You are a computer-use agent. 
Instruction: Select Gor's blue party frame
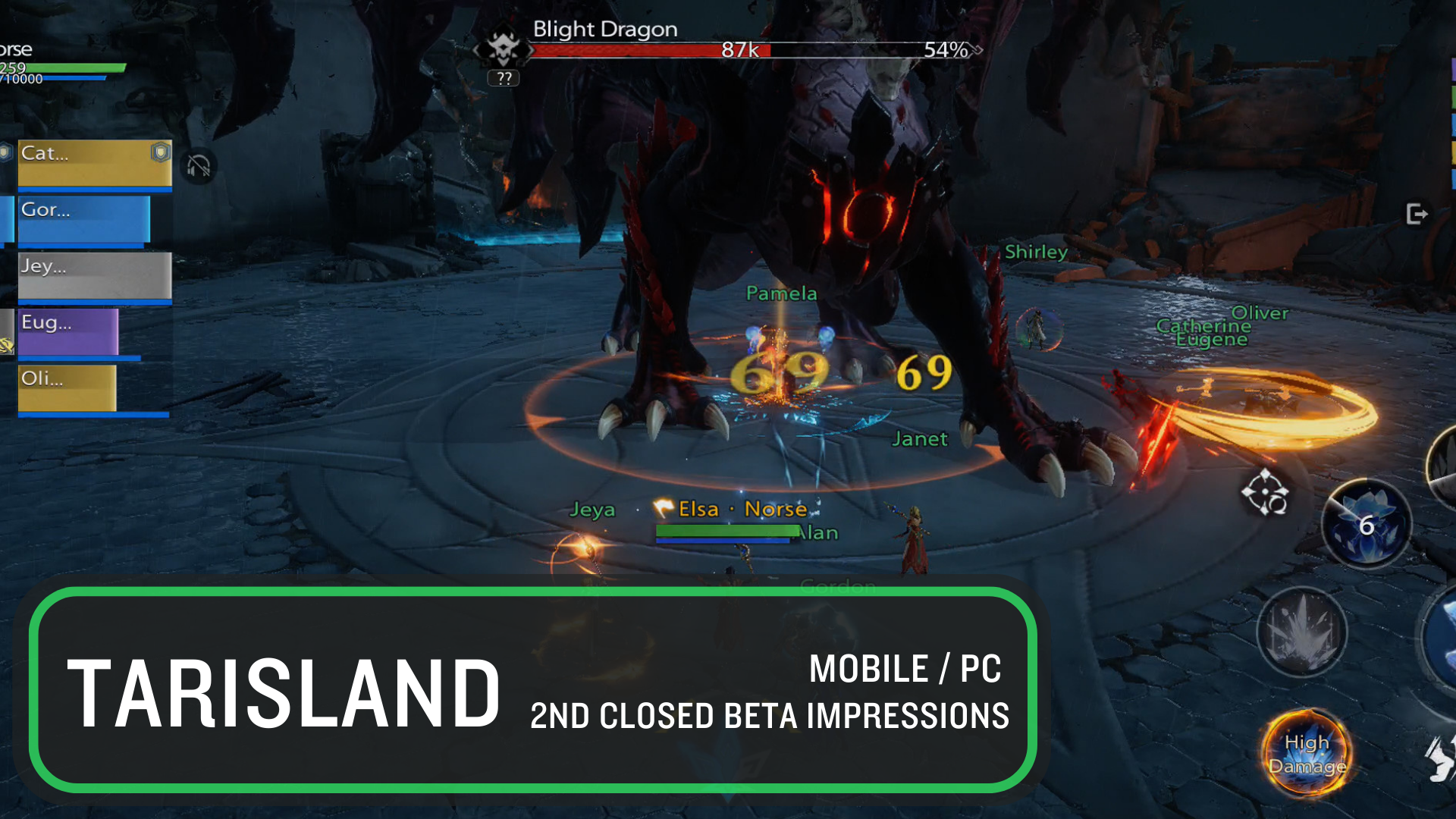(83, 219)
